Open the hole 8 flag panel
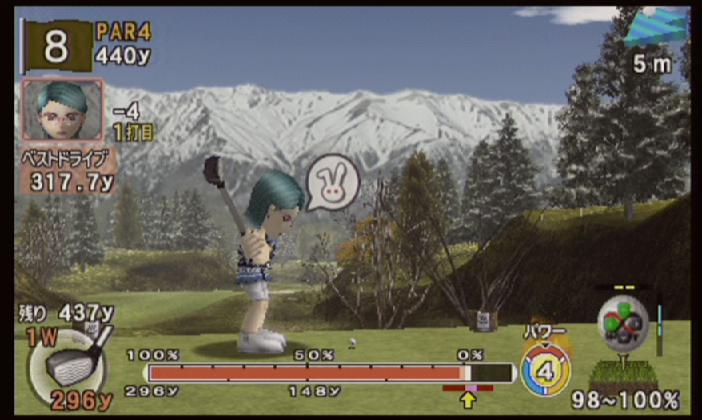 click(57, 45)
